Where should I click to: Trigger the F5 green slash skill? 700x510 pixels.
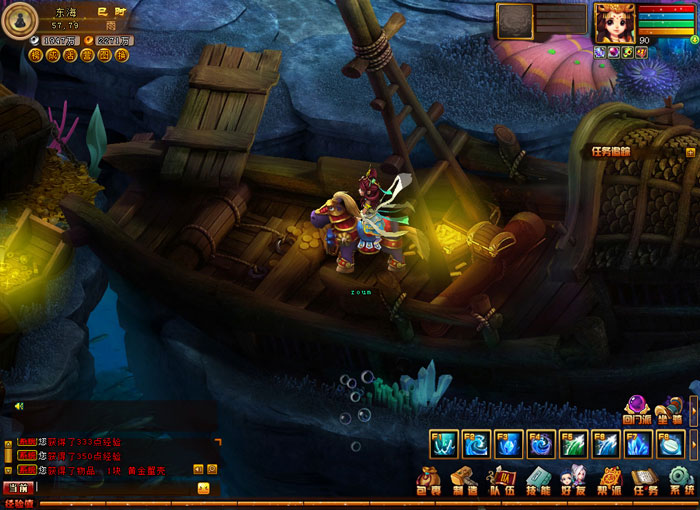pos(573,443)
